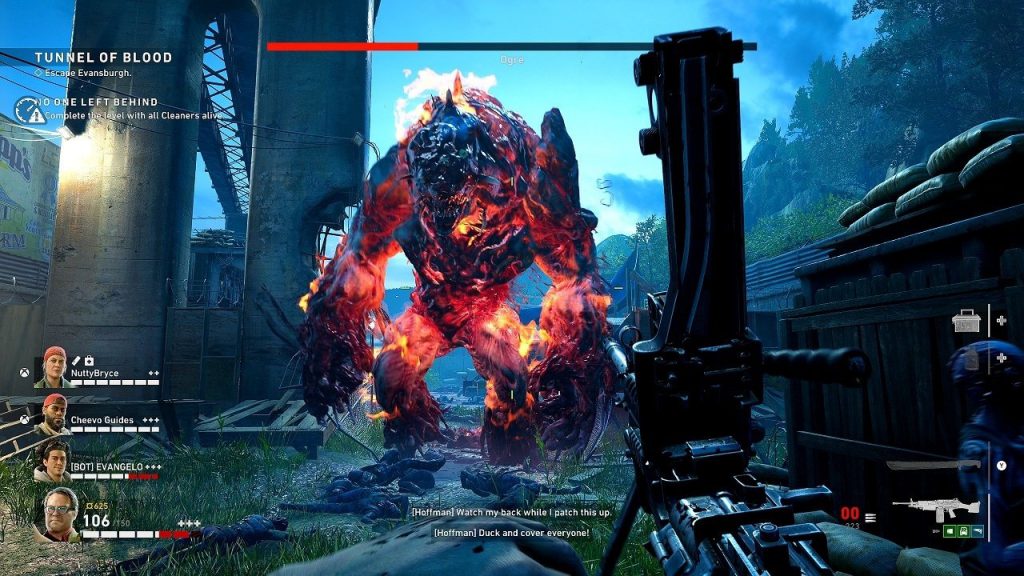Select the bot Evangelo's portrait
Viewport: 1024px width, 576px height.
(53, 461)
